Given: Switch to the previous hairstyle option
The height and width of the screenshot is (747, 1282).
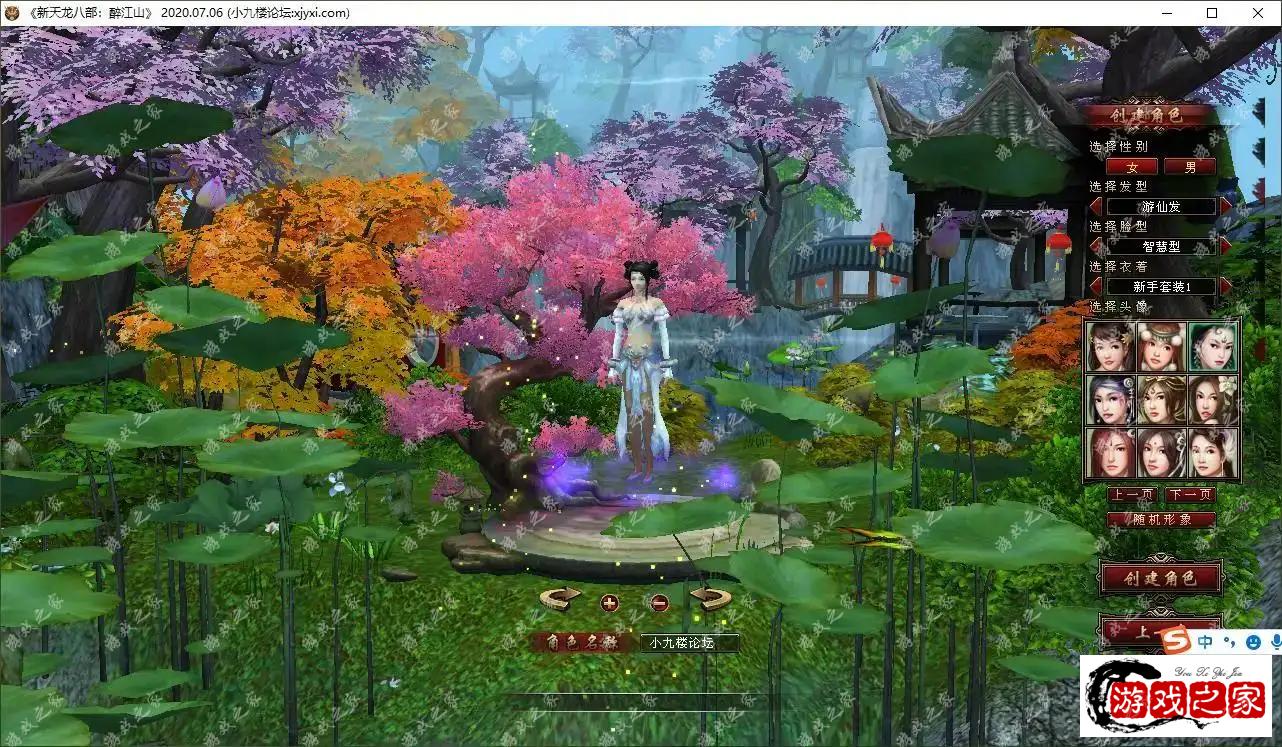Looking at the screenshot, I should pos(1096,206).
